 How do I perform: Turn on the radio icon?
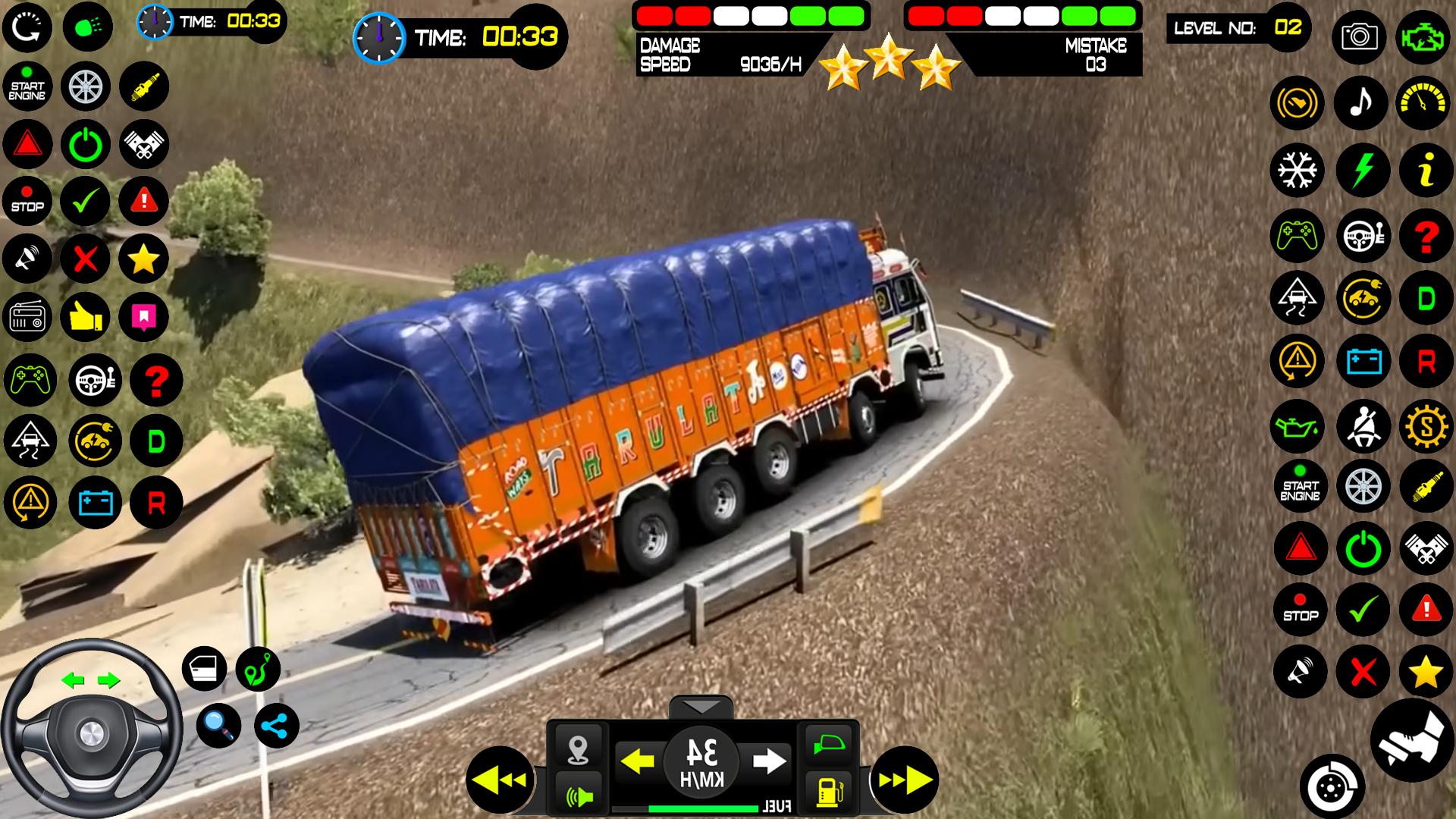point(28,317)
